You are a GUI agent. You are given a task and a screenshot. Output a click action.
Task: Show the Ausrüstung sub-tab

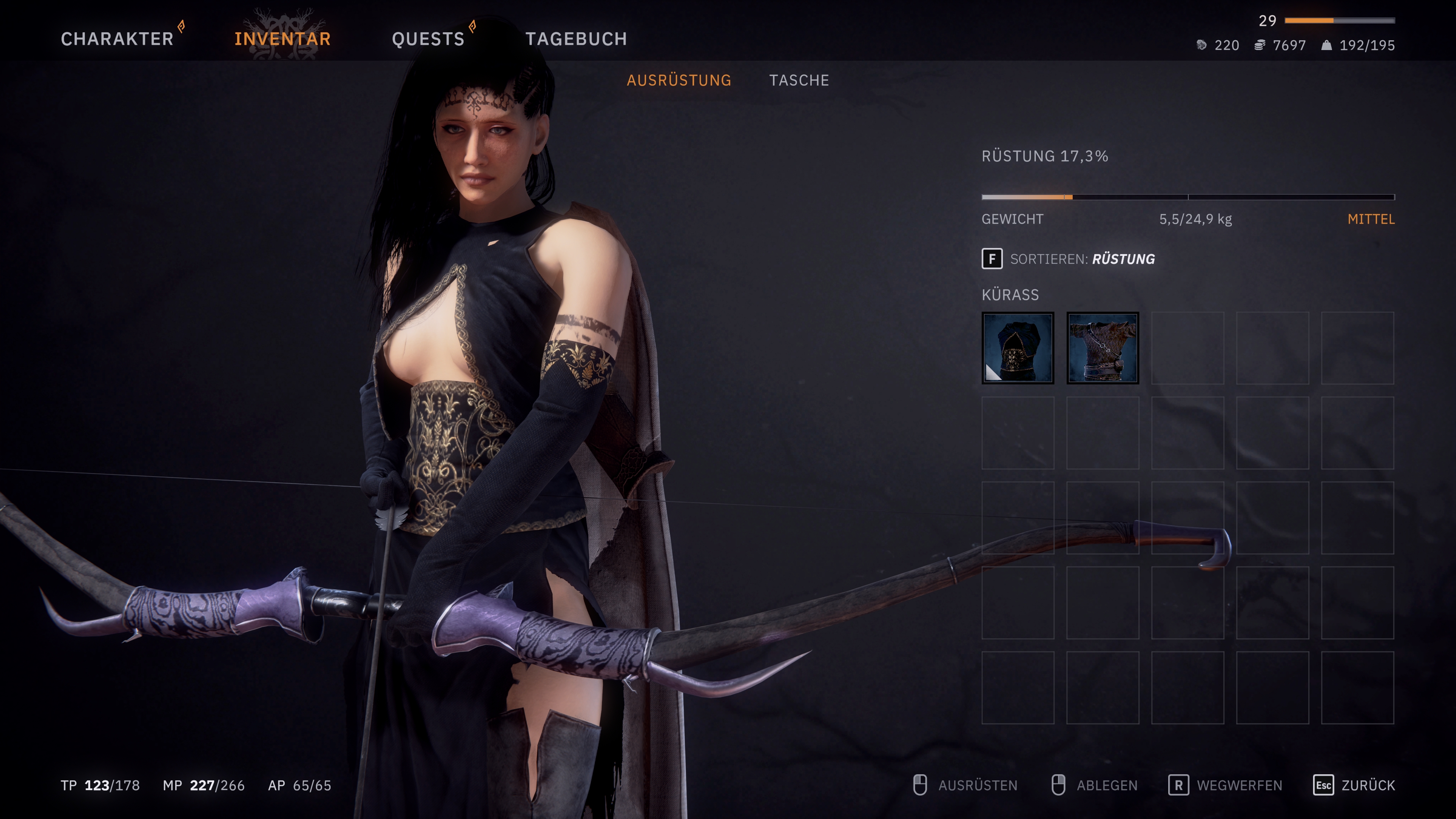click(x=679, y=80)
